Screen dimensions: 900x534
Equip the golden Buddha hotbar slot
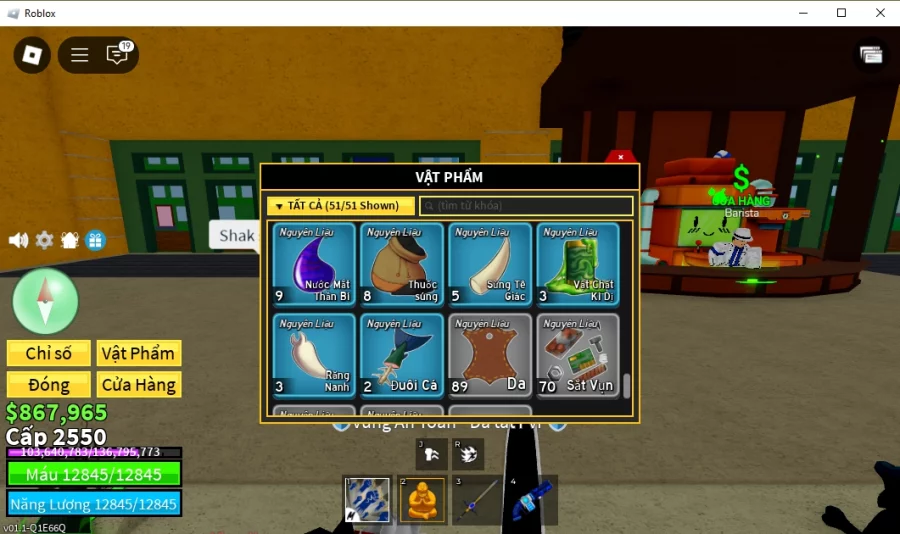(x=421, y=499)
